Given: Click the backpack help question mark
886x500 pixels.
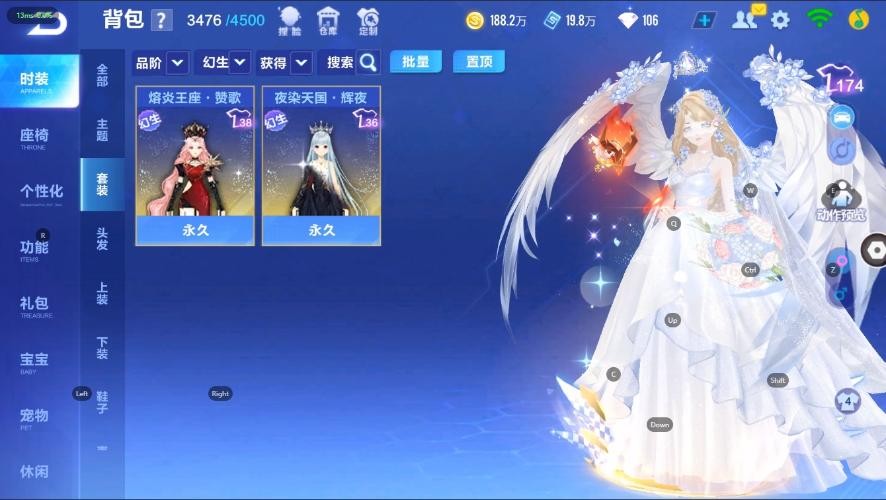Looking at the screenshot, I should [x=162, y=21].
